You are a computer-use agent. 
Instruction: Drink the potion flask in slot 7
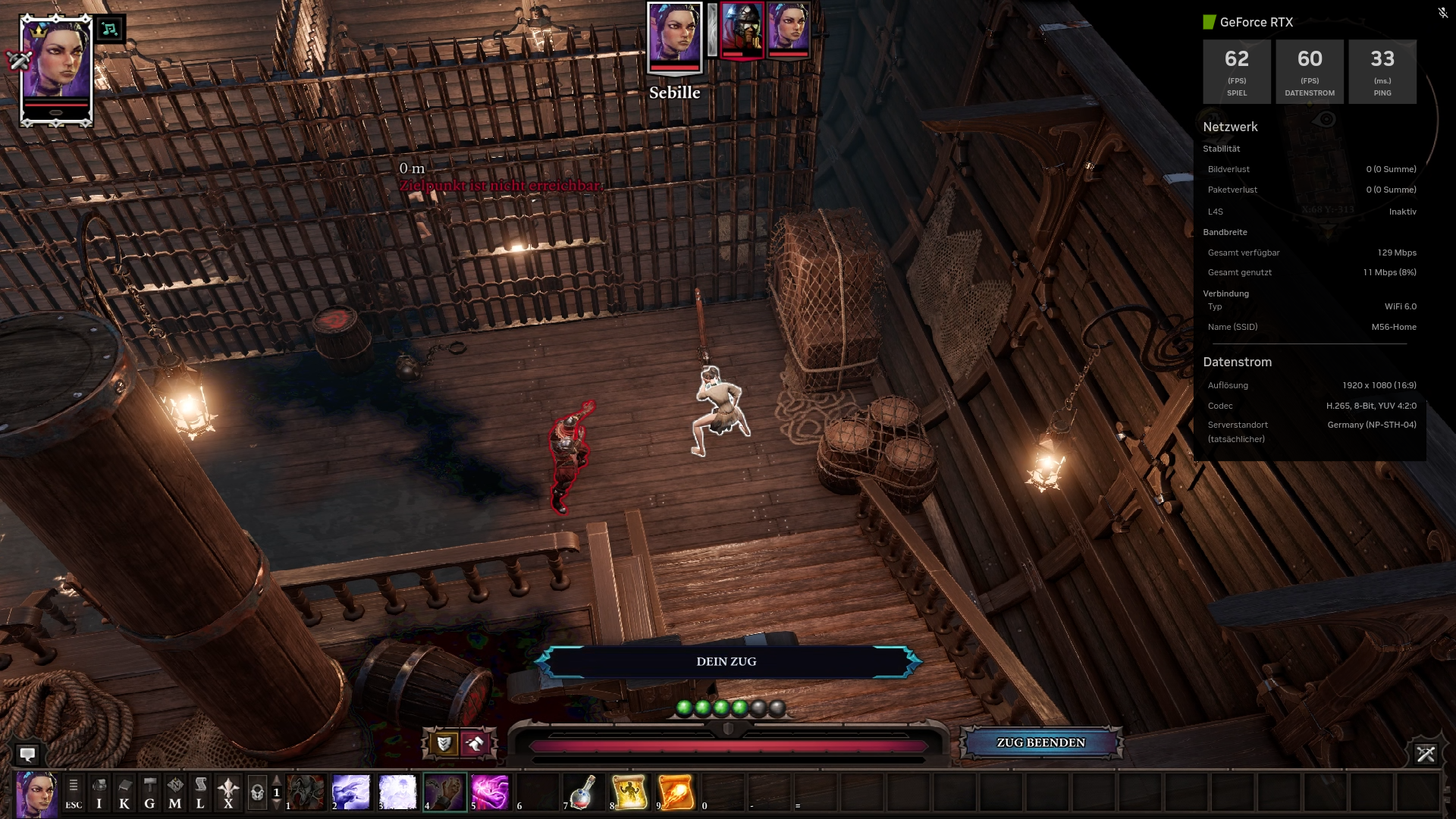point(582,792)
